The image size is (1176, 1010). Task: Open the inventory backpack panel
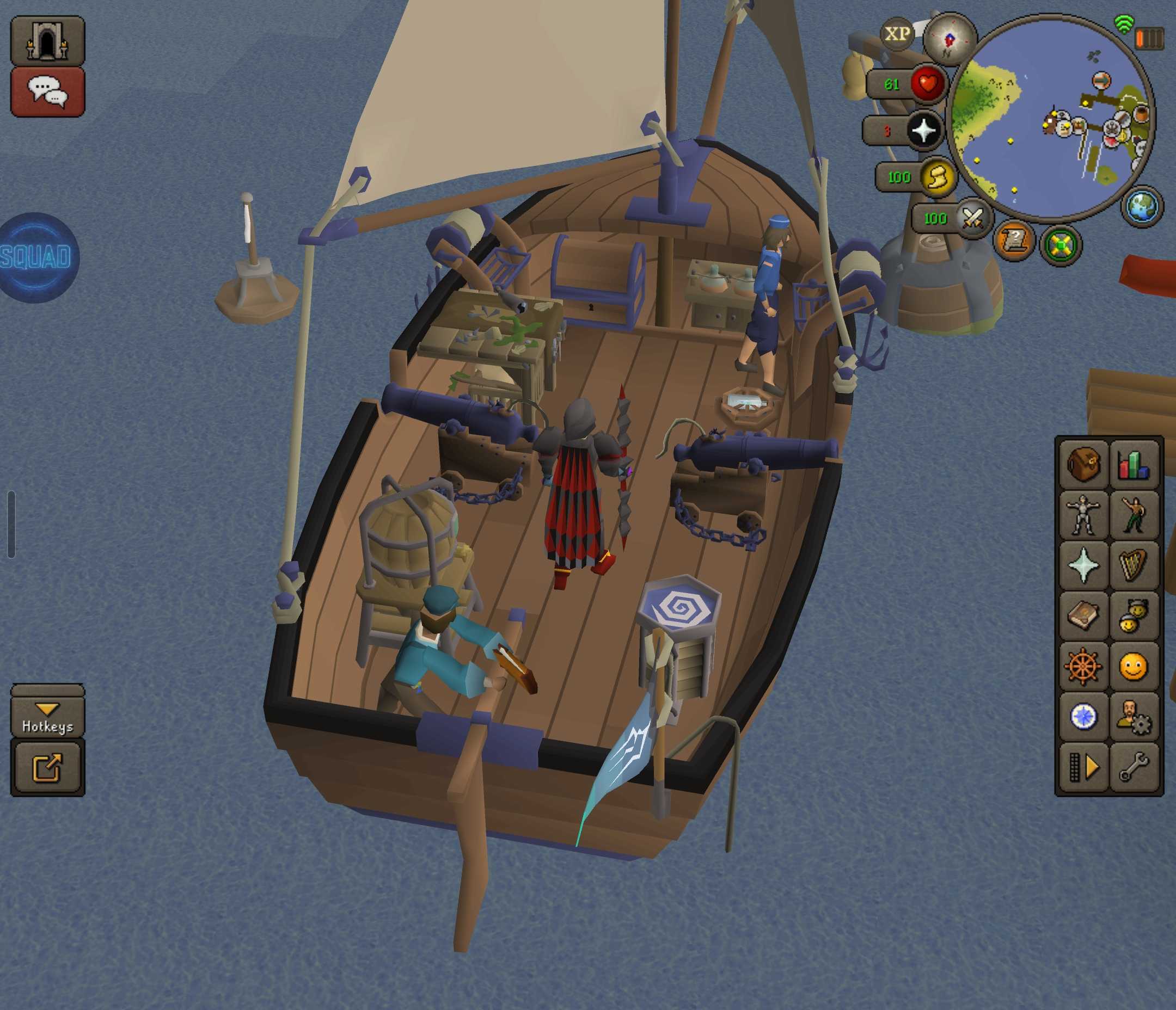click(x=1083, y=464)
